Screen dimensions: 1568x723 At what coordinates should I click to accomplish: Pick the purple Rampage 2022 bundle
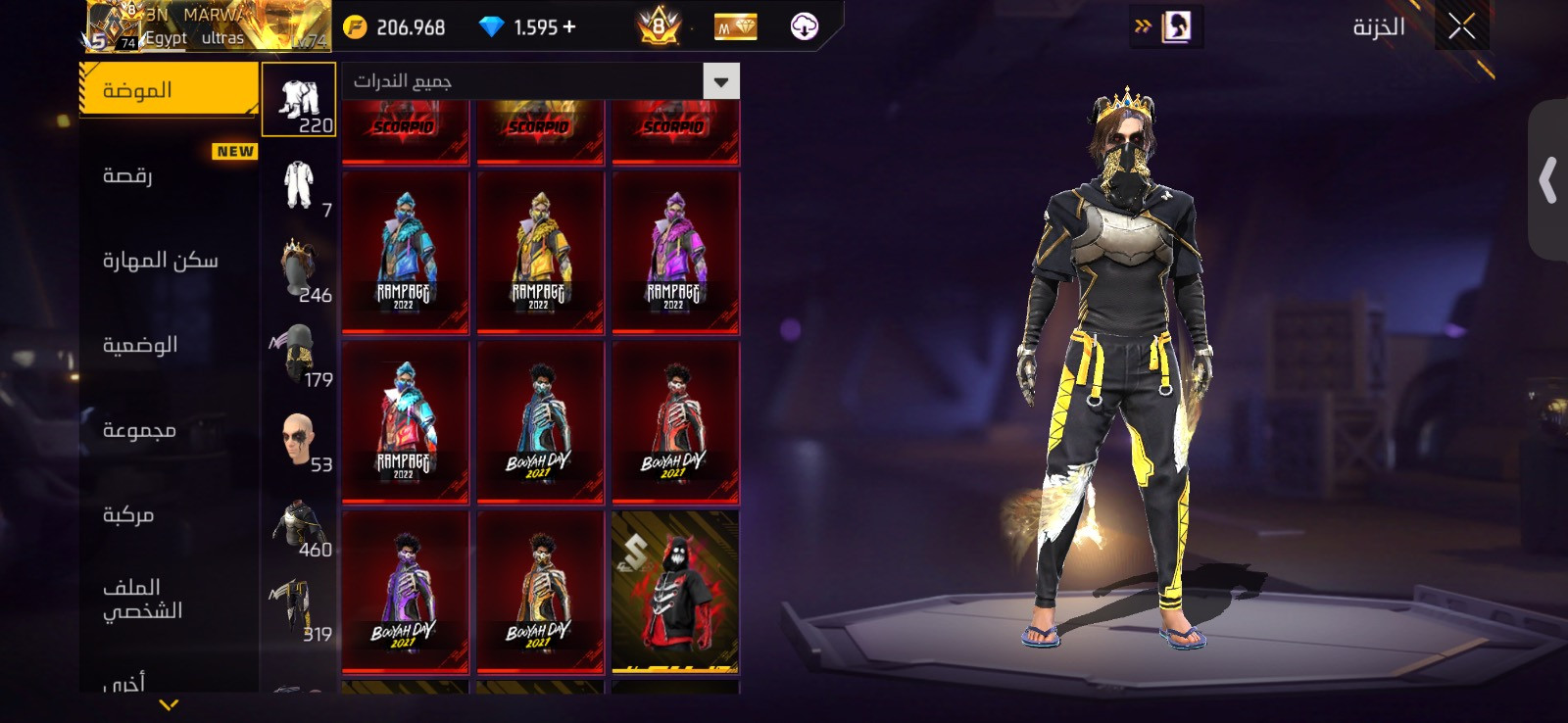point(674,252)
